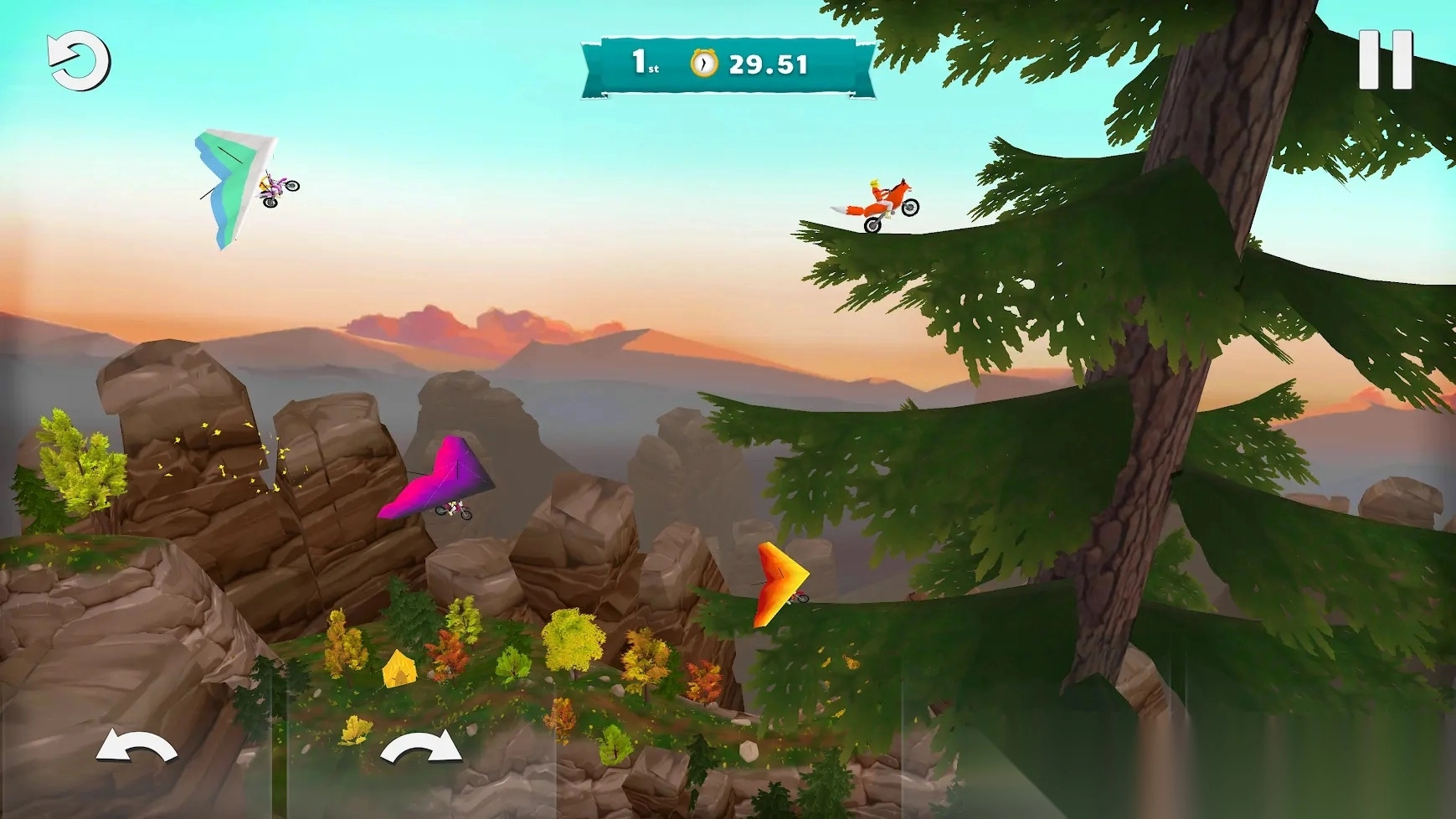Pause the game
Screen dimensions: 1456x819
pyautogui.click(x=1385, y=59)
